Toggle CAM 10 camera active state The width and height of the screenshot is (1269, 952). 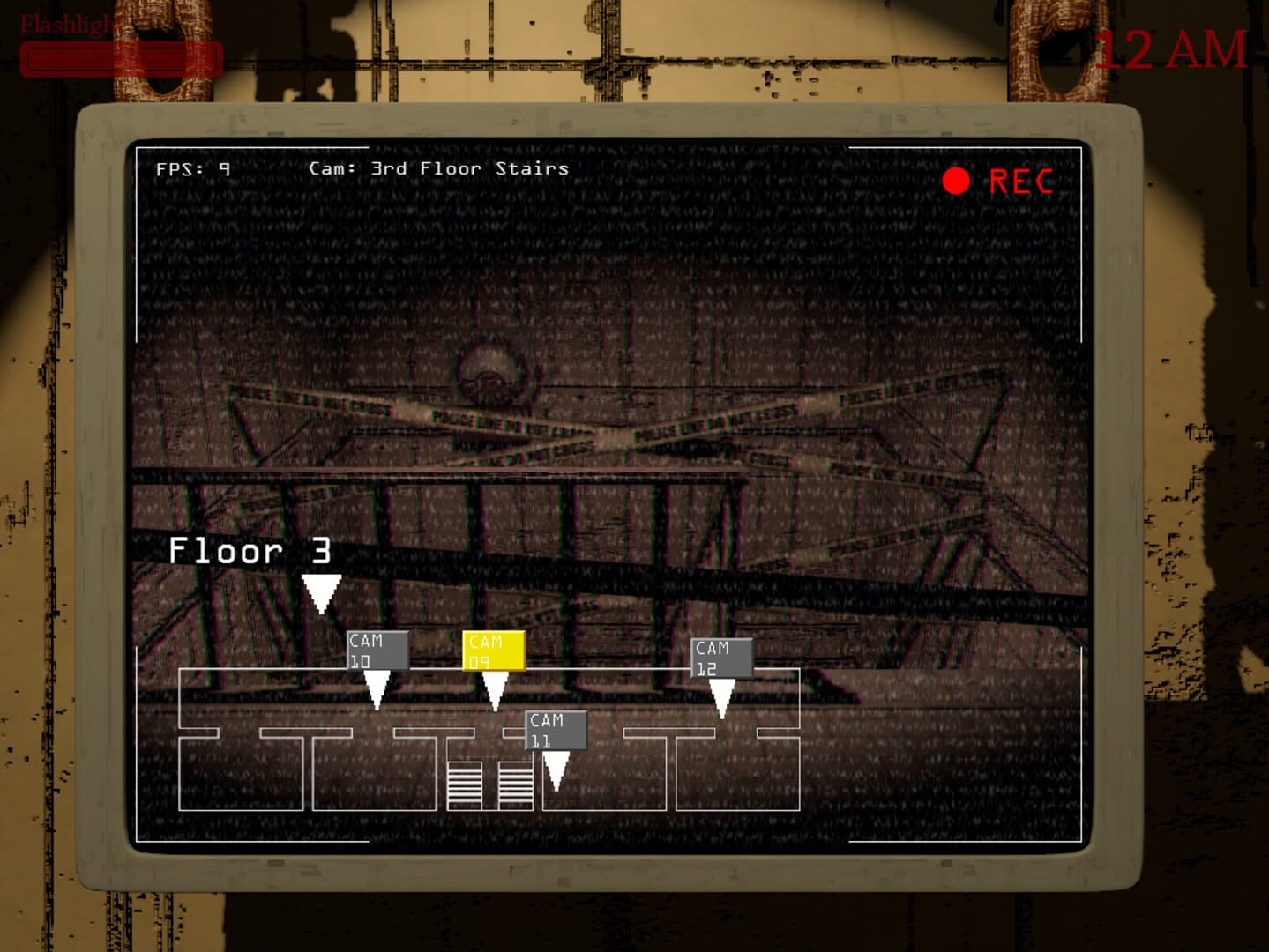point(376,649)
